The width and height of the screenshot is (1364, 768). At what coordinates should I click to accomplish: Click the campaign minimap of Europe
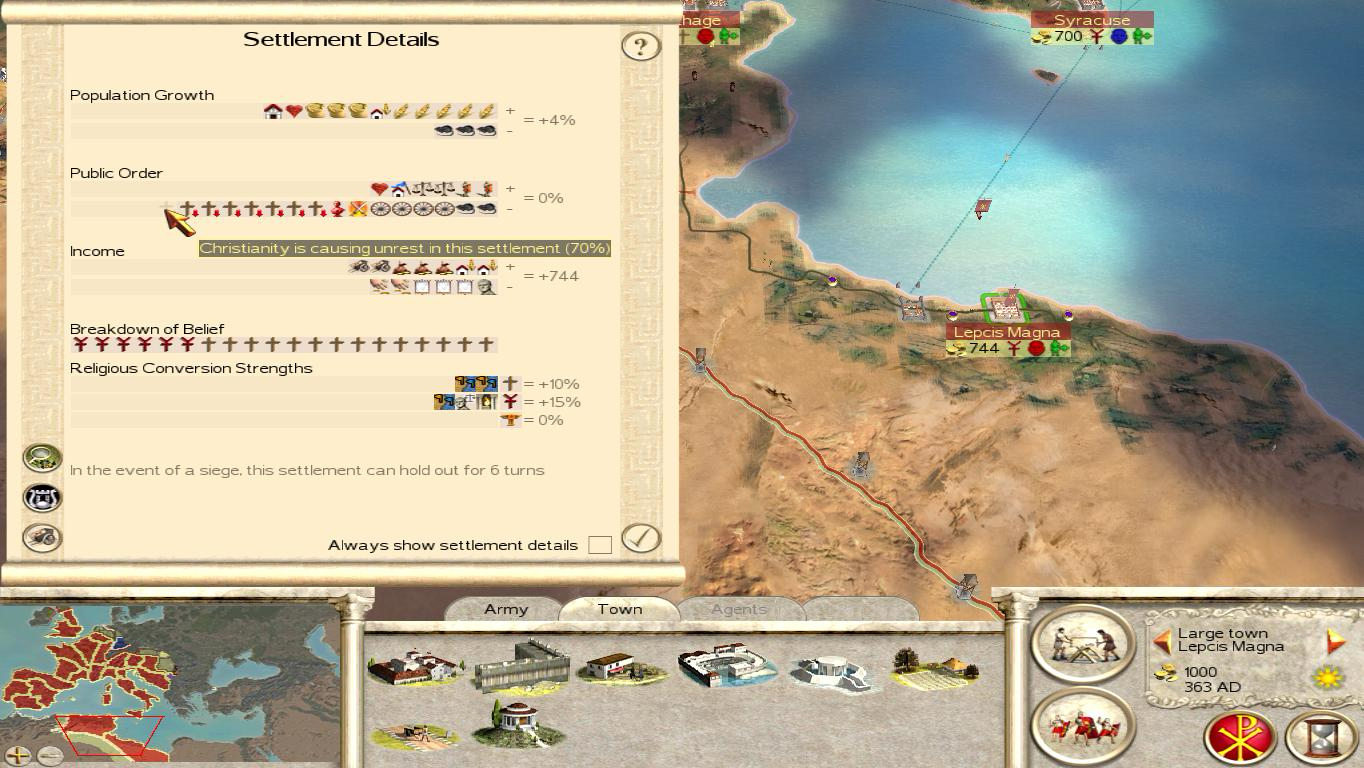tap(170, 670)
